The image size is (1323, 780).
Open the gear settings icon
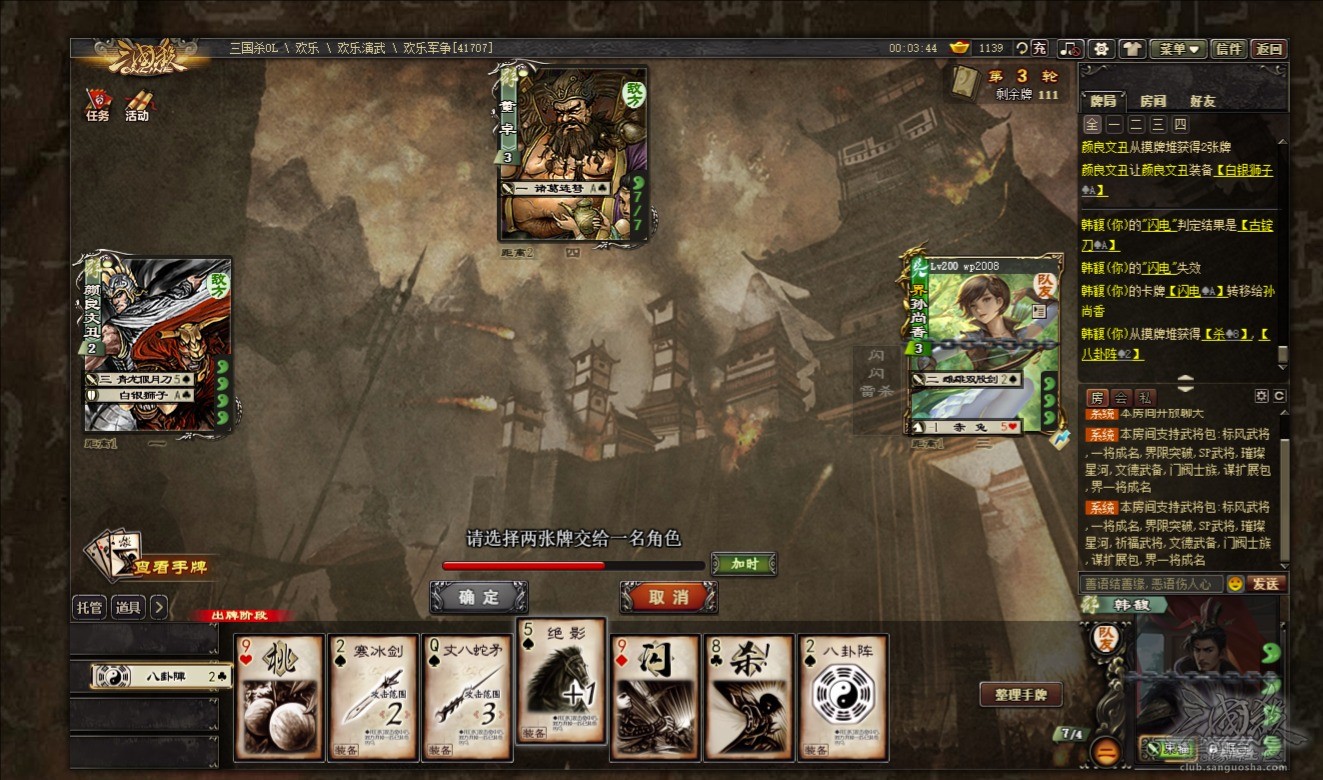[x=1101, y=48]
